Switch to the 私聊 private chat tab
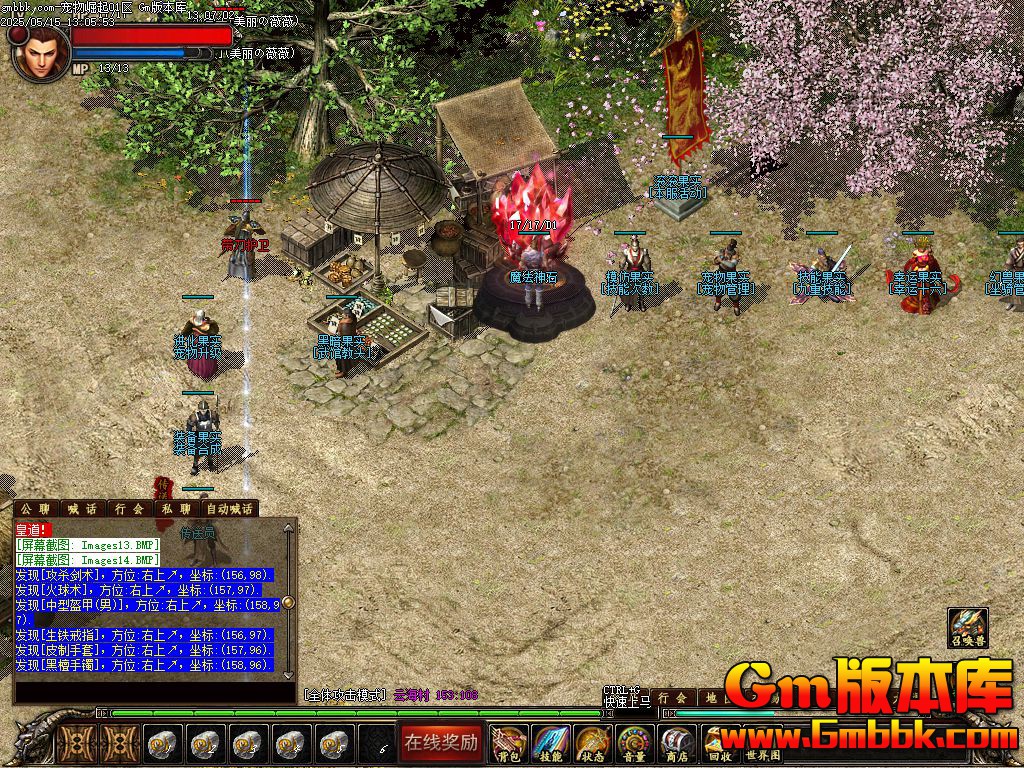 tap(176, 509)
